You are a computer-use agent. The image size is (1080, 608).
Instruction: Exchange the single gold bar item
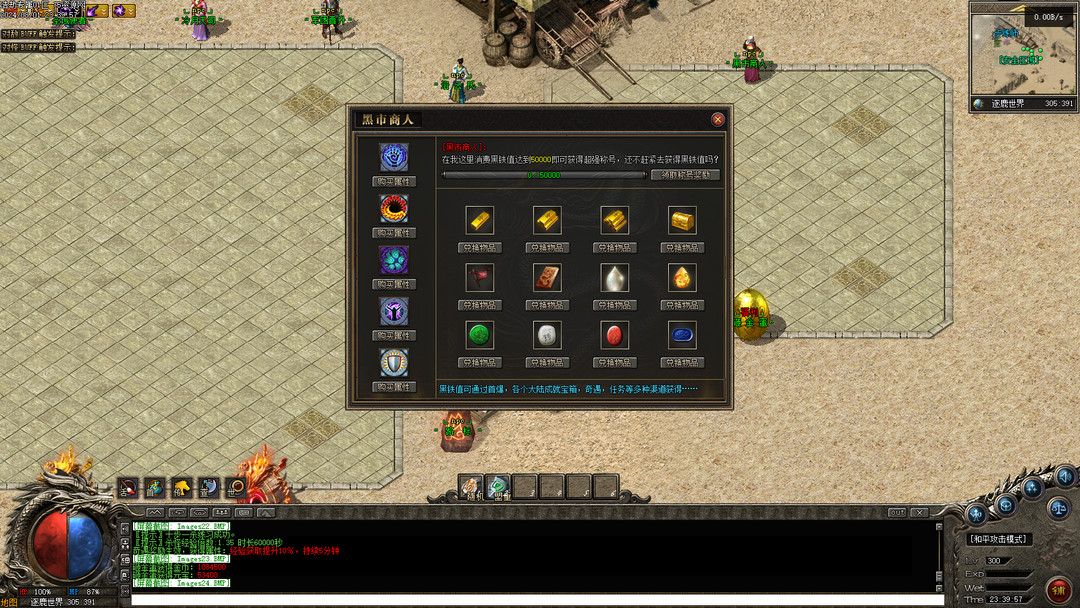click(480, 247)
